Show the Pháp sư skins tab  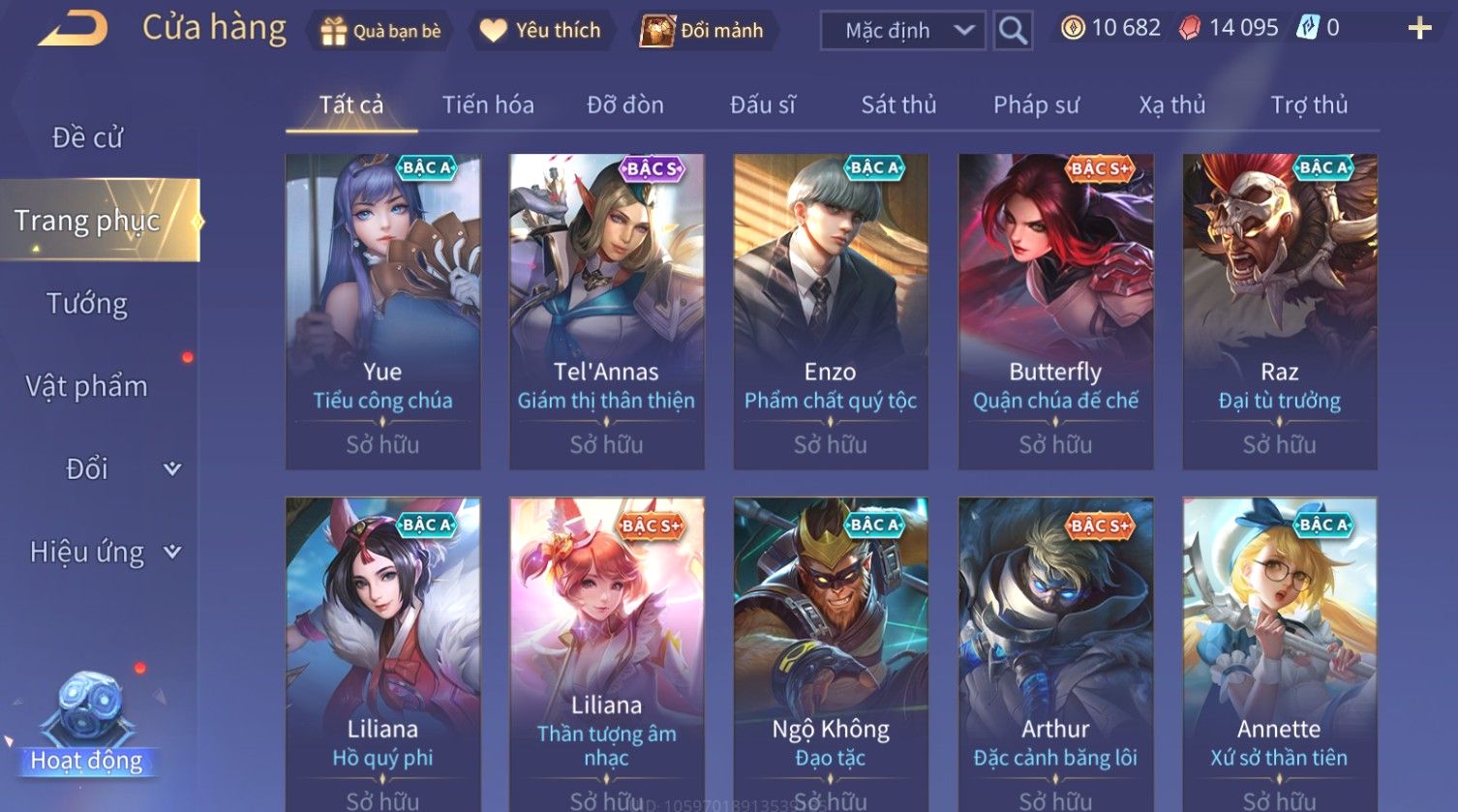coord(1036,105)
